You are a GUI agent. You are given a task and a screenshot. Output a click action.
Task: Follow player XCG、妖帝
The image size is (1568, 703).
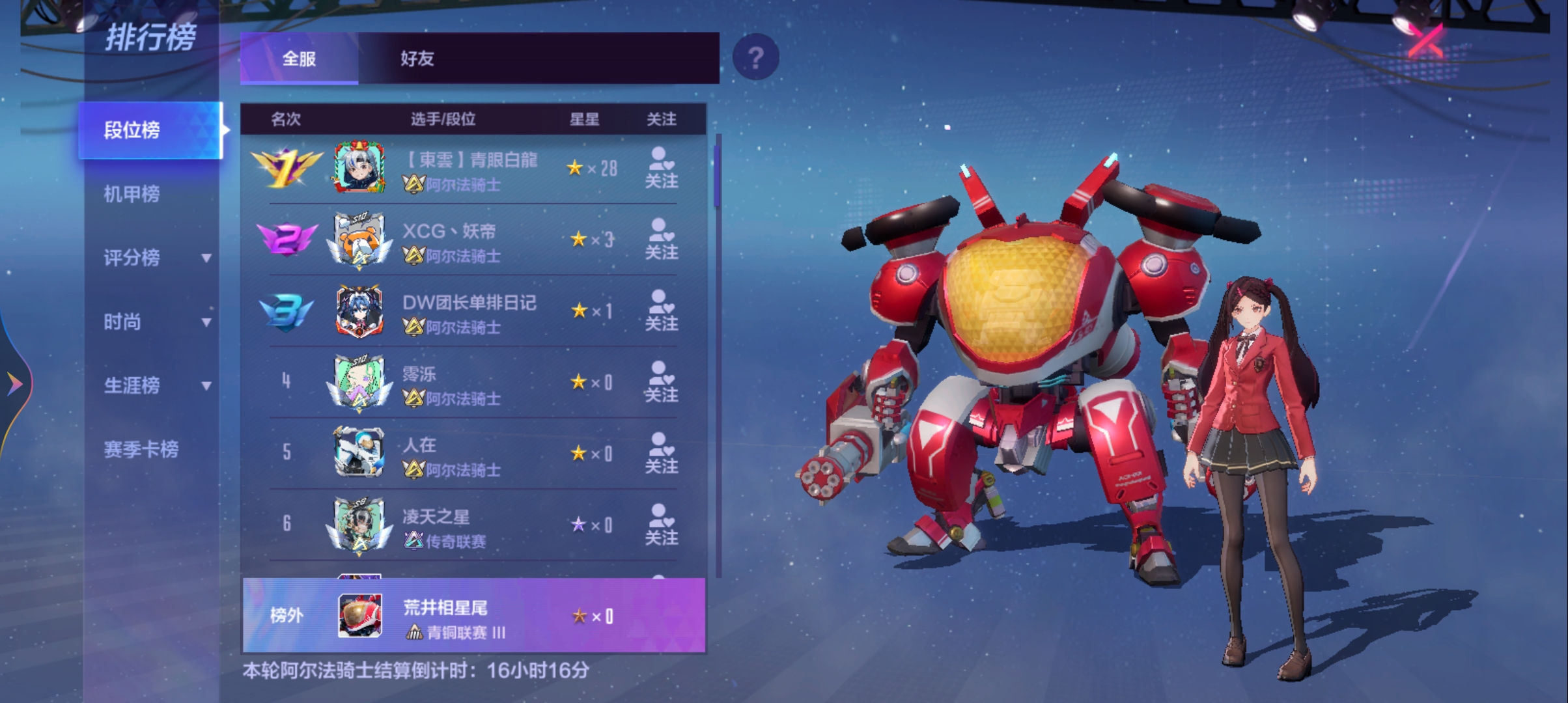(x=661, y=240)
